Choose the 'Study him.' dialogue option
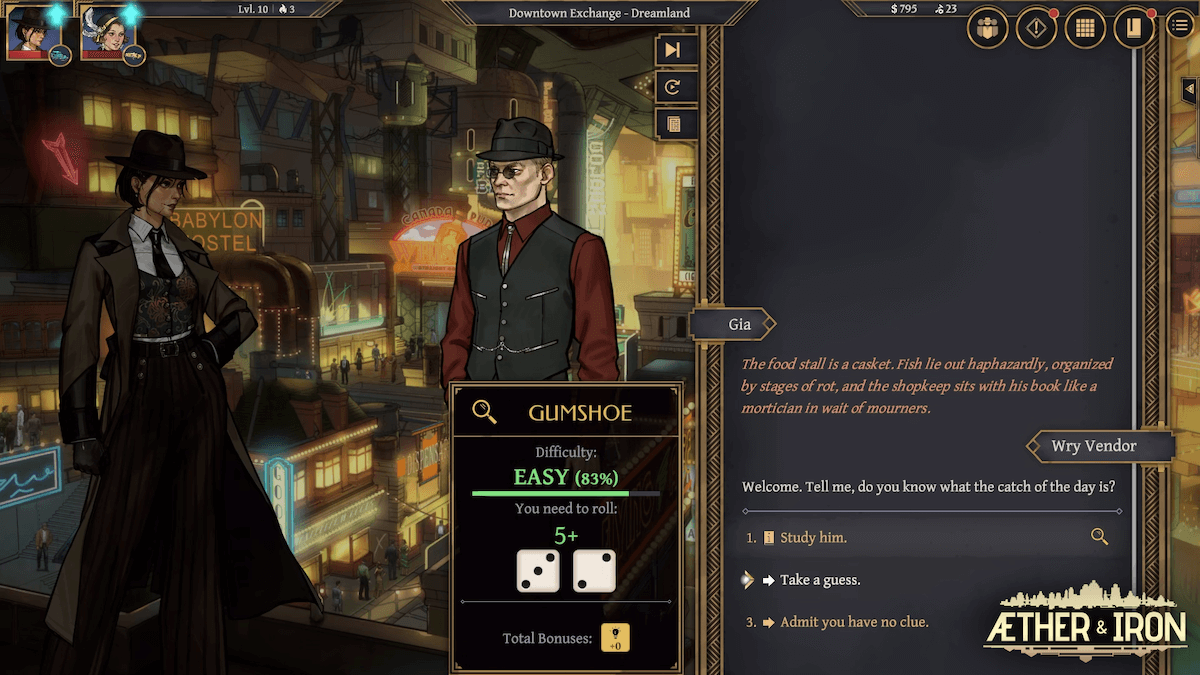The width and height of the screenshot is (1200, 675). click(813, 538)
